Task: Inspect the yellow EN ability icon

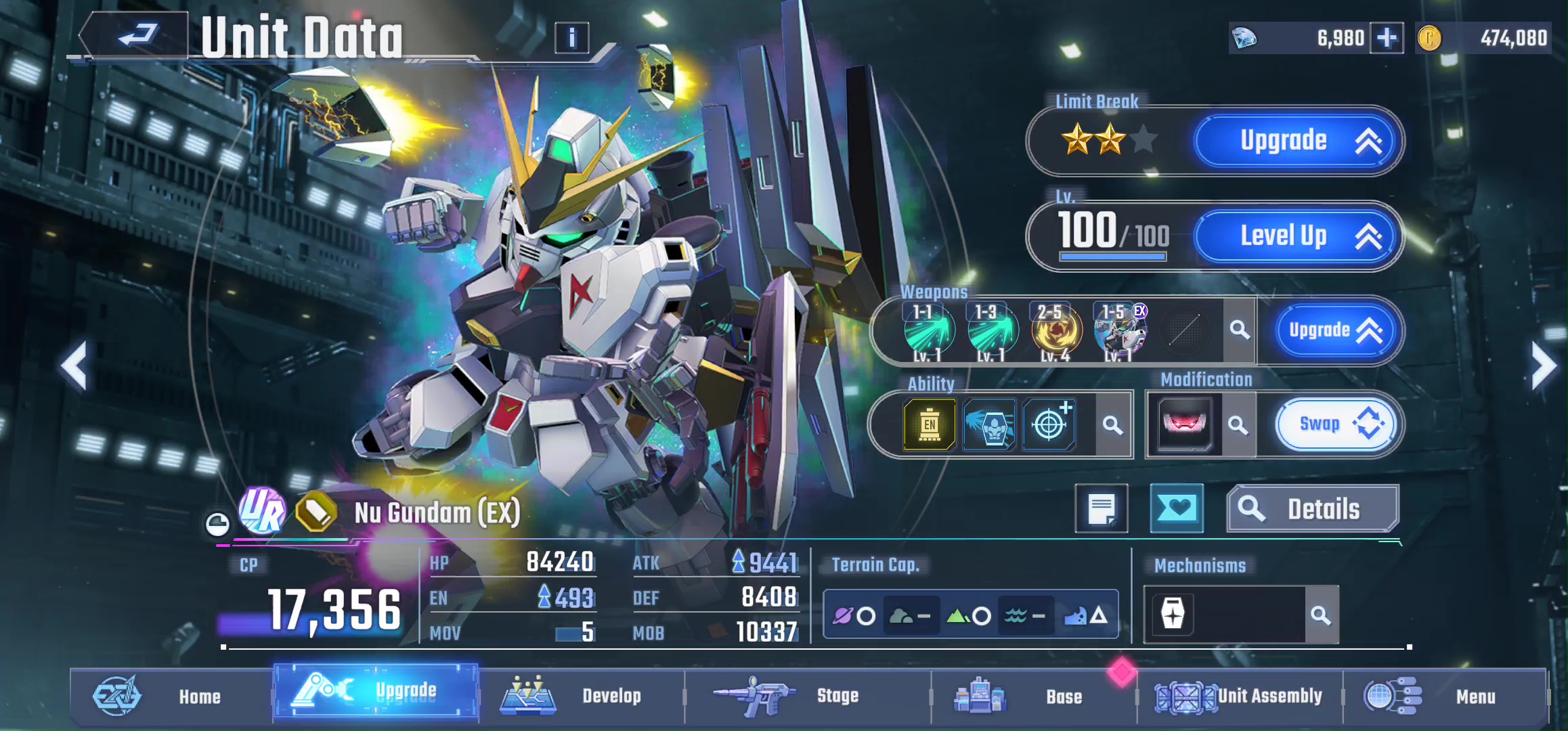Action: point(930,425)
